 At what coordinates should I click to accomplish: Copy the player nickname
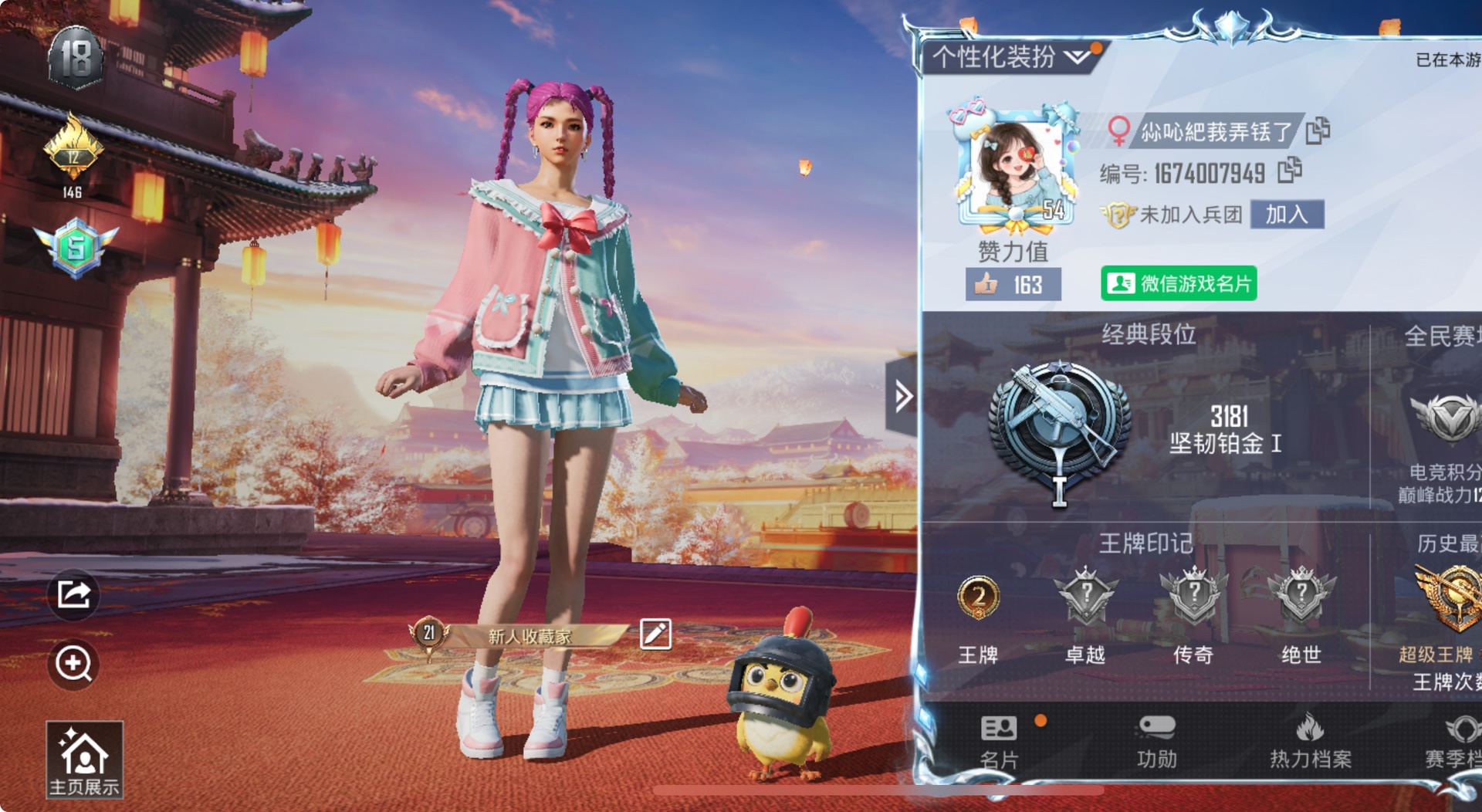[1318, 131]
